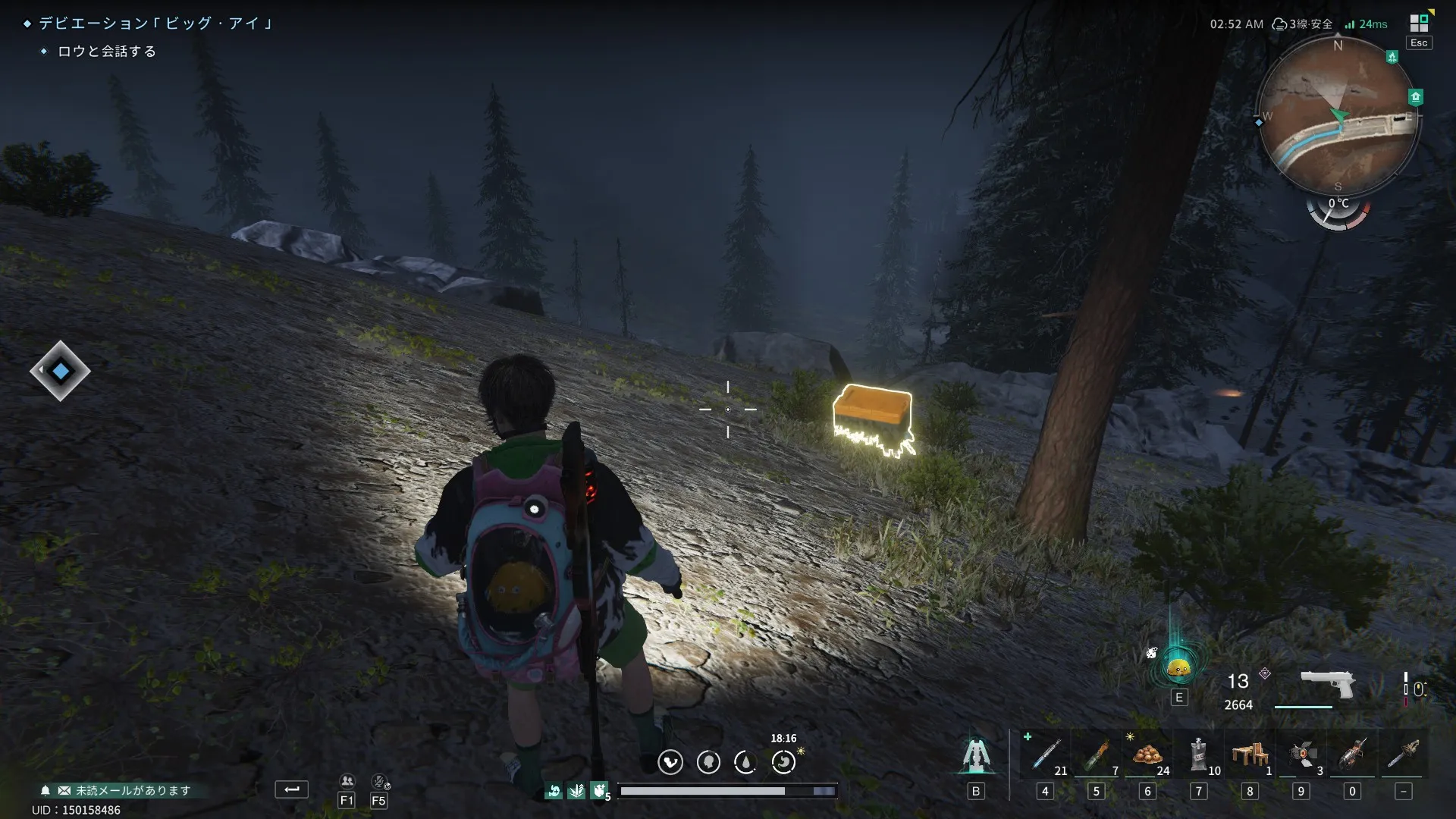This screenshot has height=819, width=1456.
Task: Toggle the muted microphone icon
Action: [379, 781]
